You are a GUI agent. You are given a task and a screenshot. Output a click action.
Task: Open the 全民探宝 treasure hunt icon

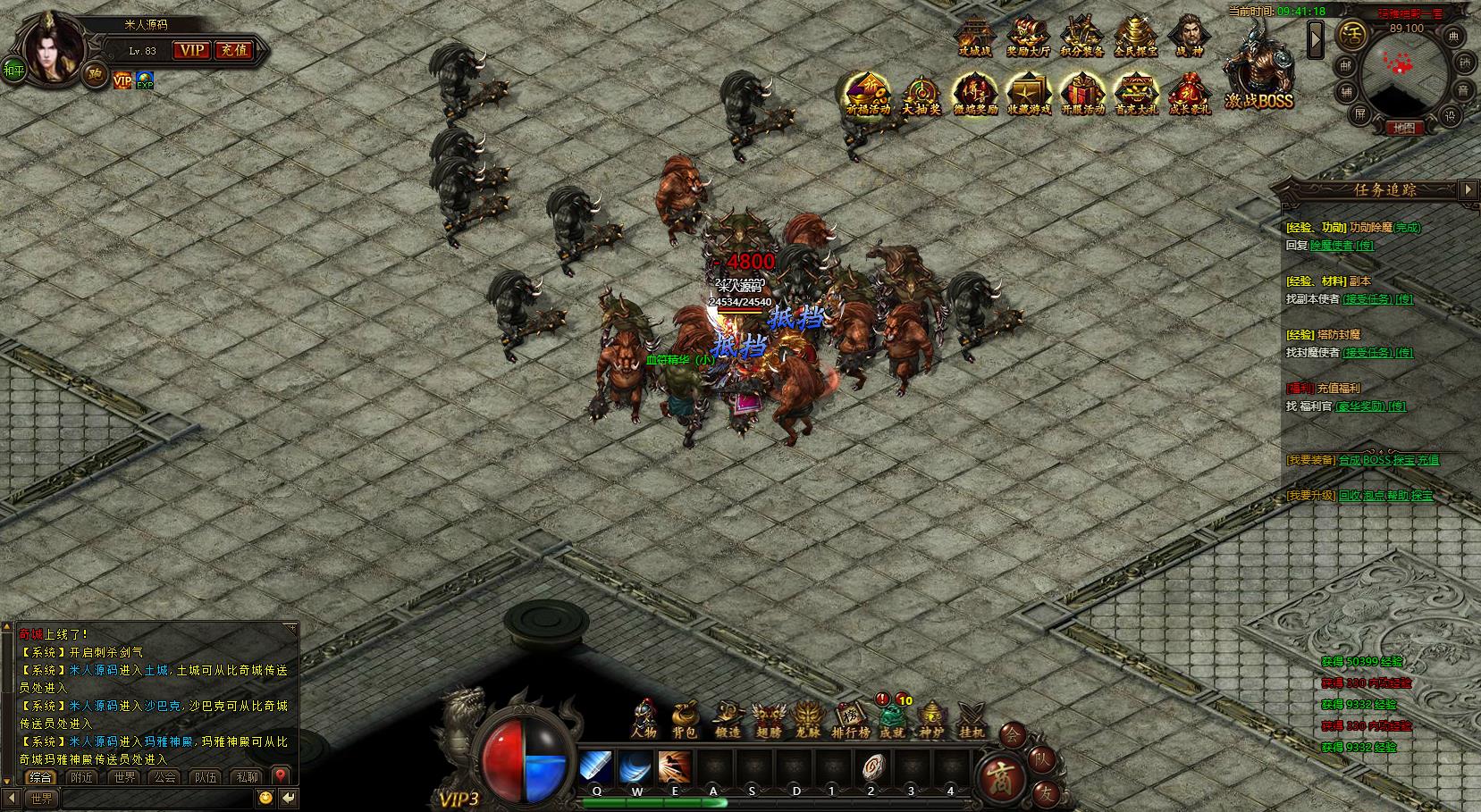click(1135, 37)
